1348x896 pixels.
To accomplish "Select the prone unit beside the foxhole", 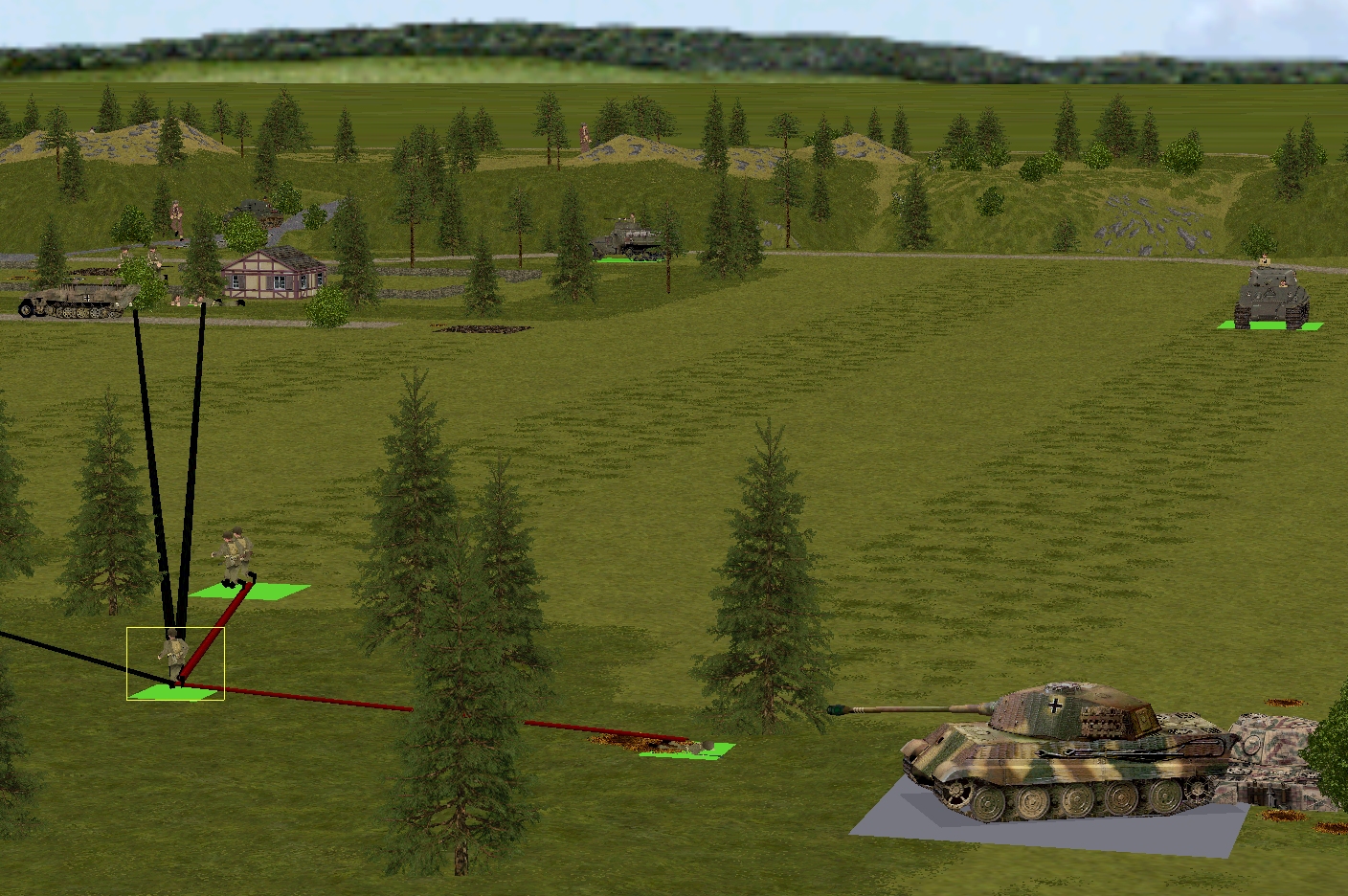I will [704, 746].
